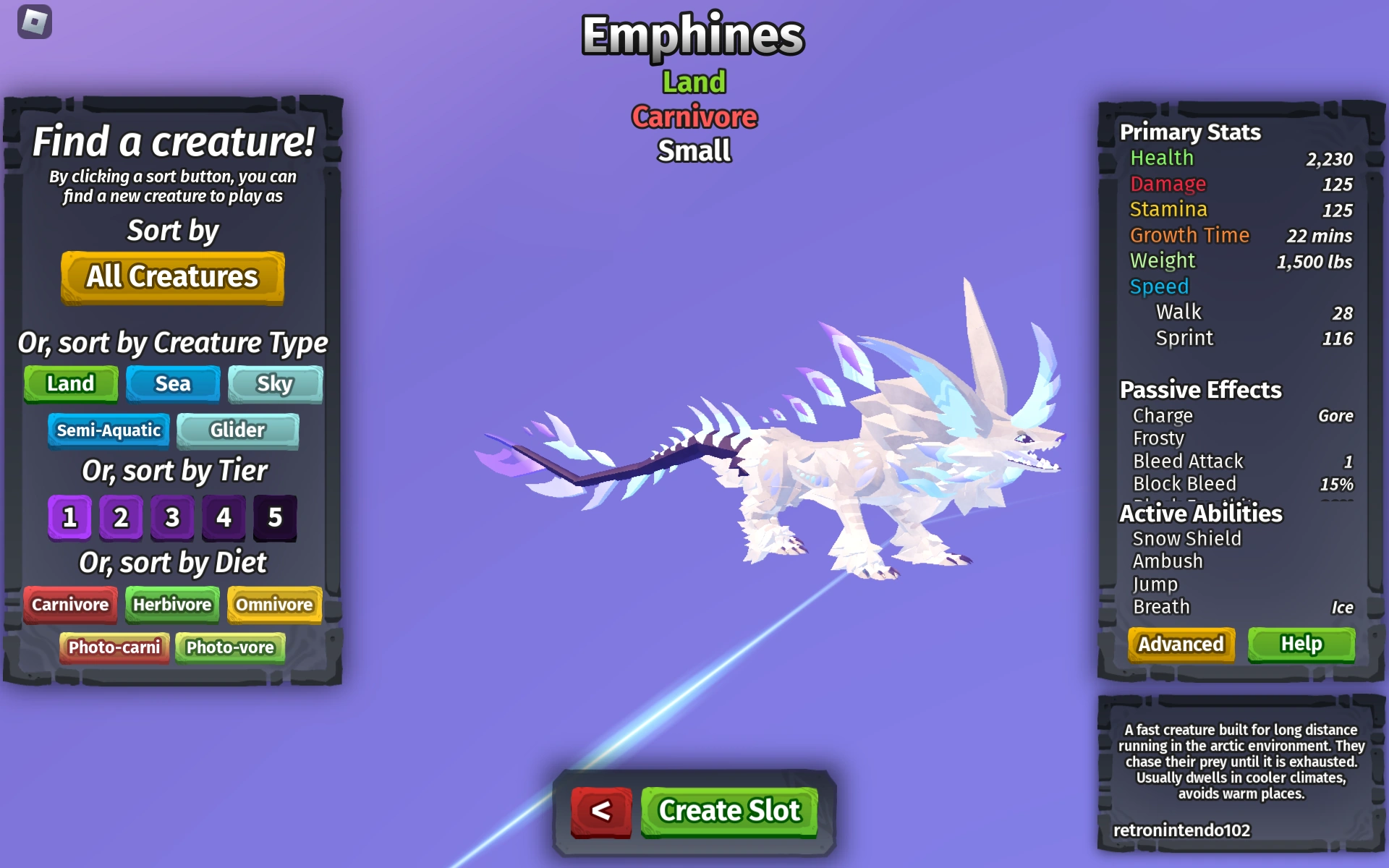
Task: Filter creatures by Omnivore diet
Action: (273, 605)
